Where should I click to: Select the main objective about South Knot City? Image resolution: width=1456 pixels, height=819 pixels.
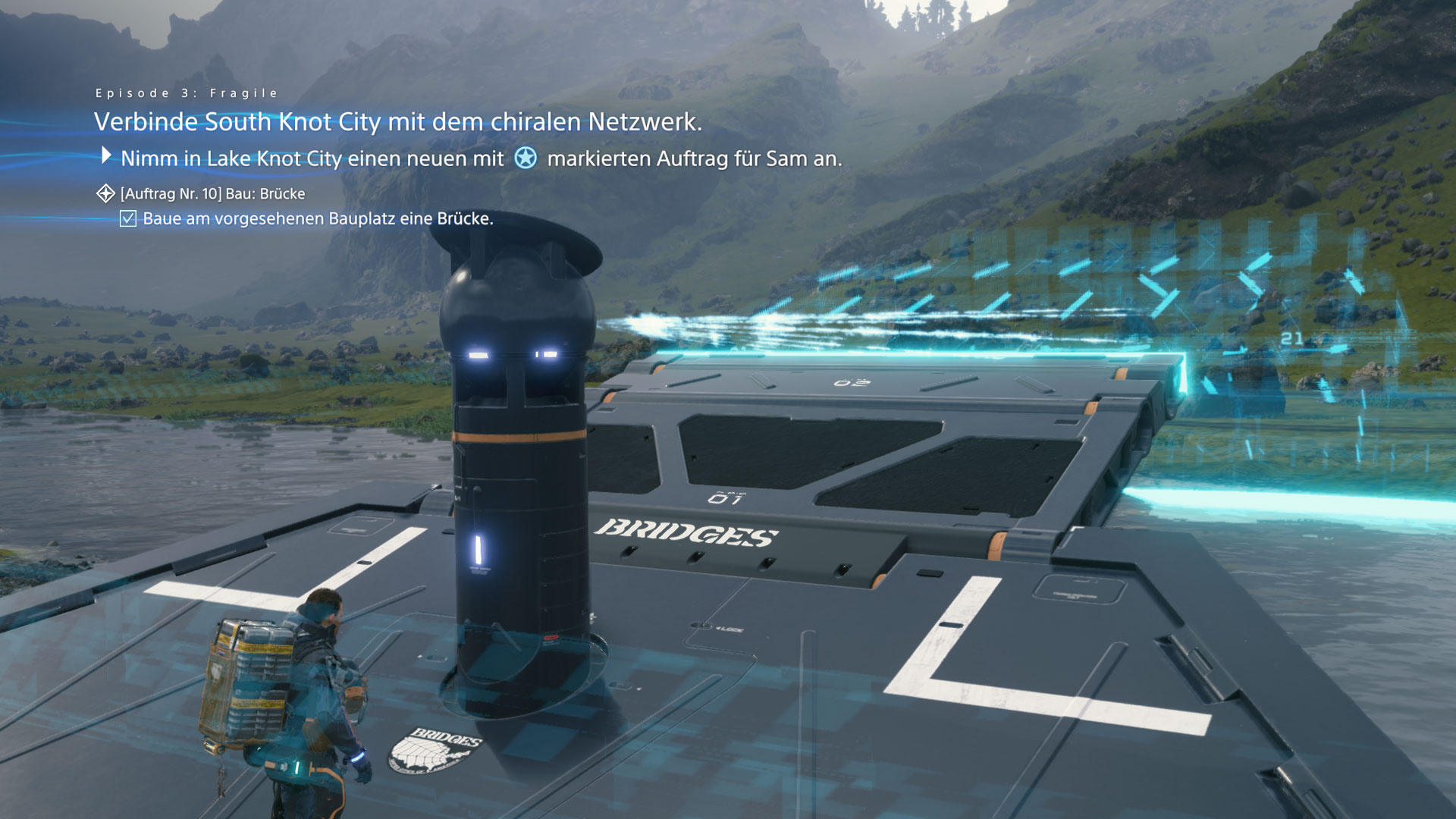[x=397, y=122]
